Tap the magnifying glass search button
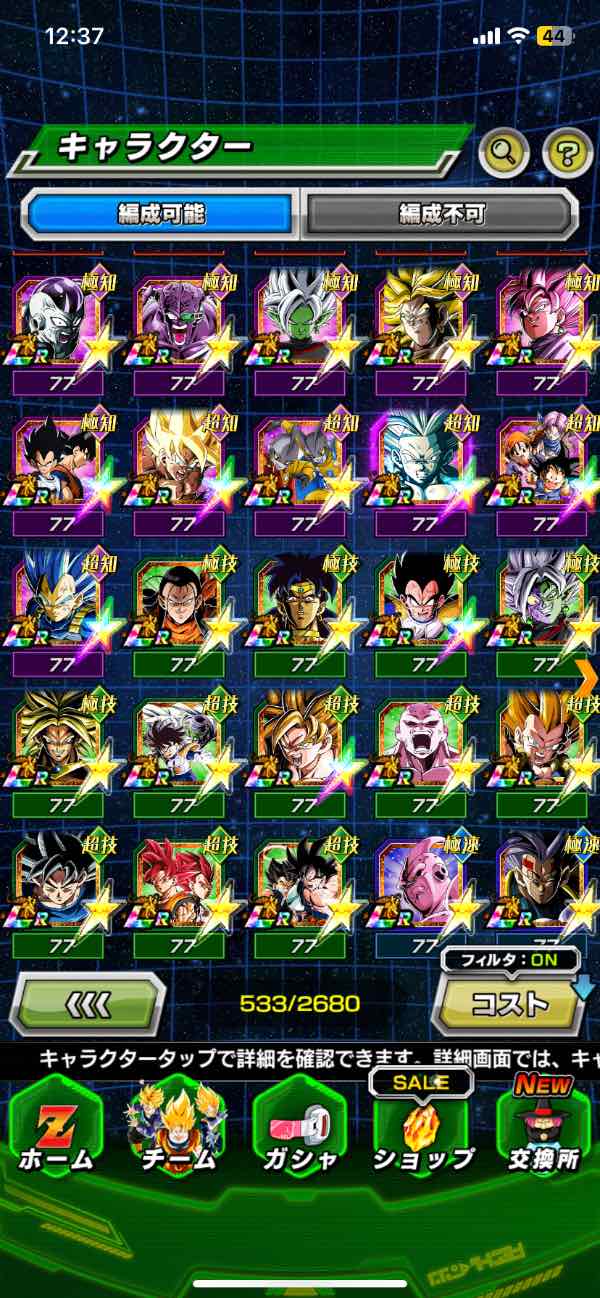 pos(504,152)
